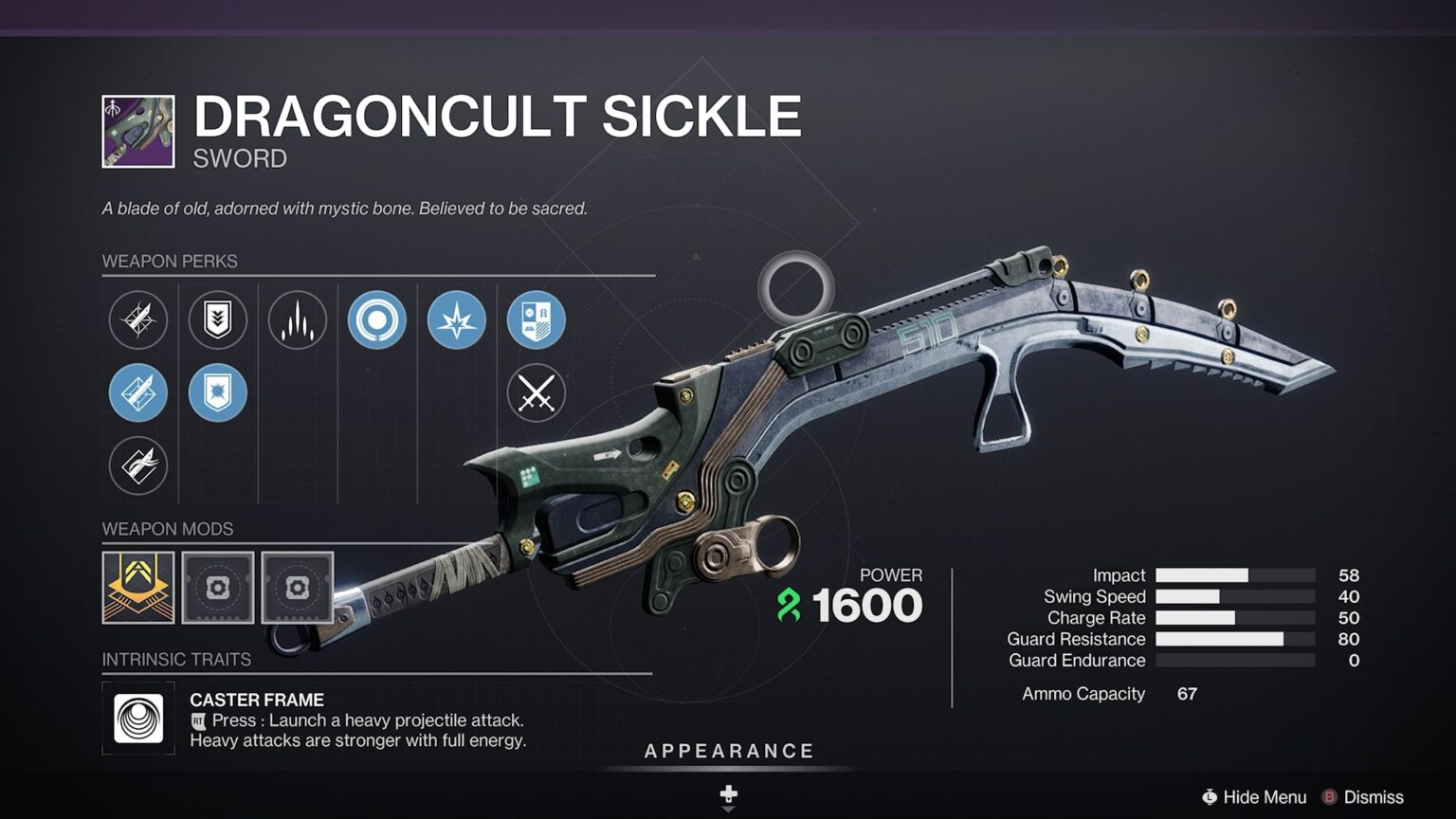Choose the highlighted burst shield guard perk
This screenshot has height=819, width=1456.
pyautogui.click(x=218, y=392)
